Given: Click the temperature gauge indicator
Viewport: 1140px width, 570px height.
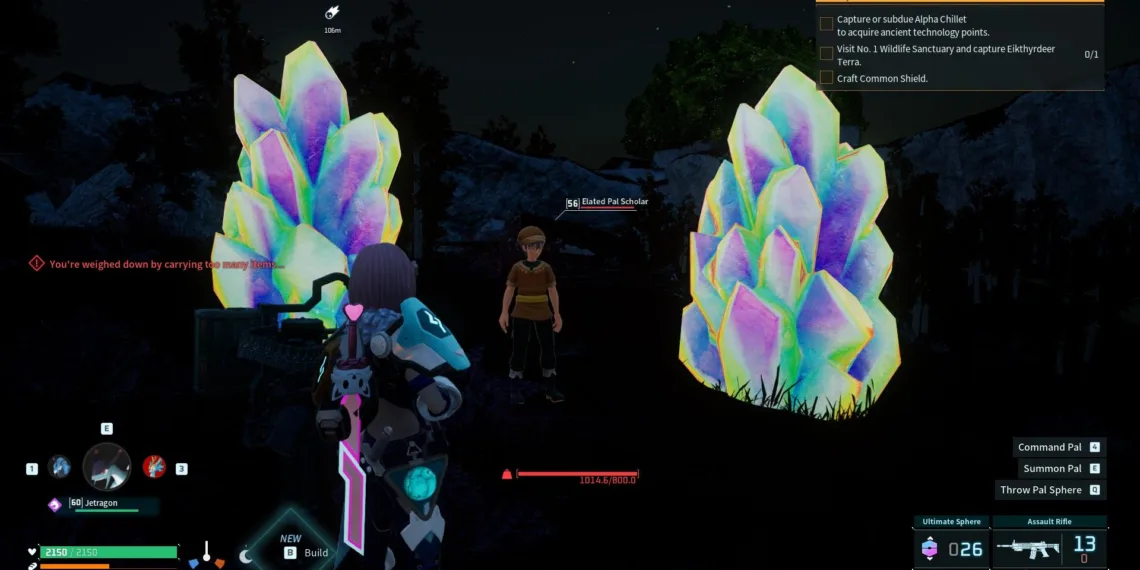Looking at the screenshot, I should coord(206,552).
